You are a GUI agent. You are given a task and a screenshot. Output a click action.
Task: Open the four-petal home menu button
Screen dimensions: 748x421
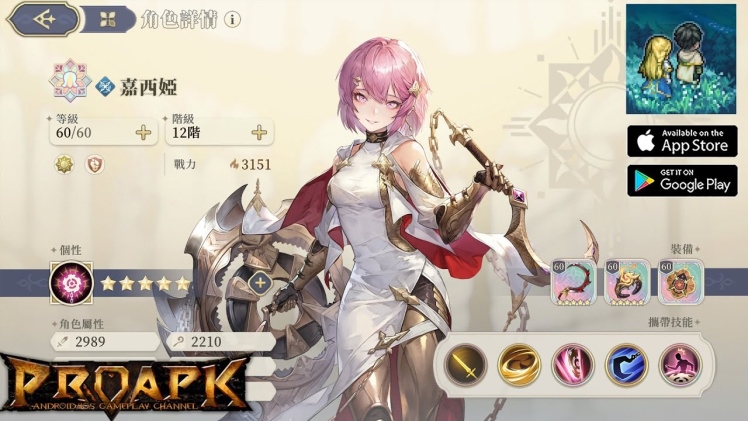tap(109, 19)
